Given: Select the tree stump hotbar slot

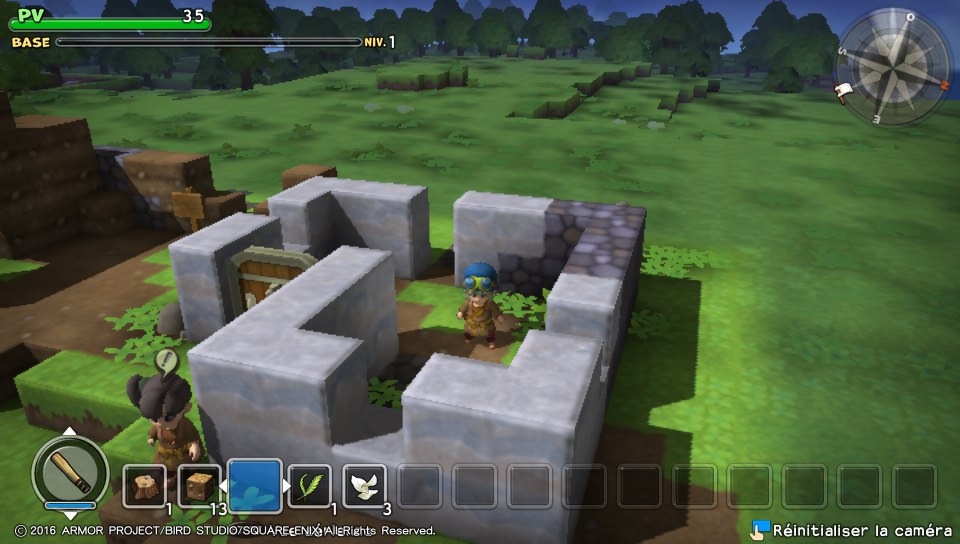Looking at the screenshot, I should click(x=144, y=486).
